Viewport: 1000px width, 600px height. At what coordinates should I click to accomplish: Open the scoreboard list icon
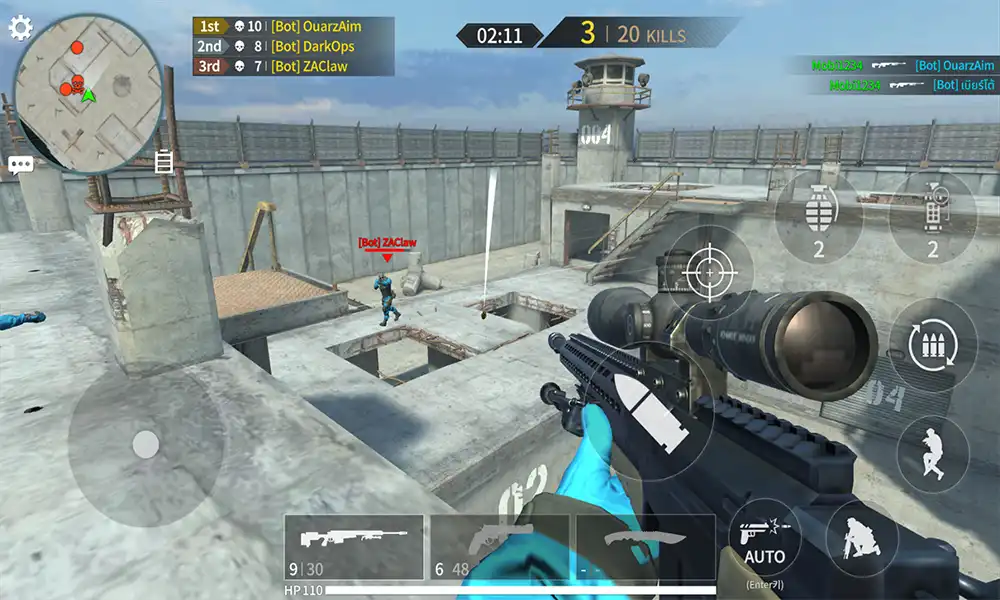(x=164, y=161)
